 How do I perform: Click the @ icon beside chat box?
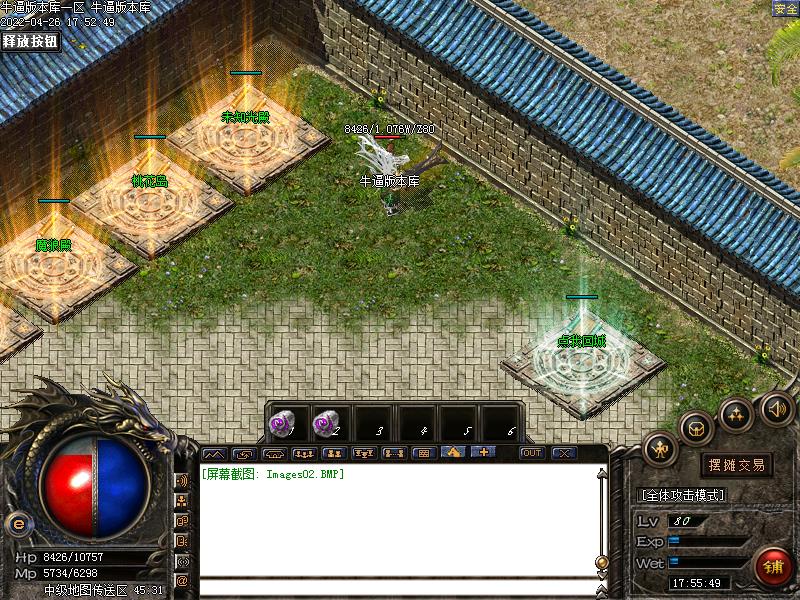[182, 580]
